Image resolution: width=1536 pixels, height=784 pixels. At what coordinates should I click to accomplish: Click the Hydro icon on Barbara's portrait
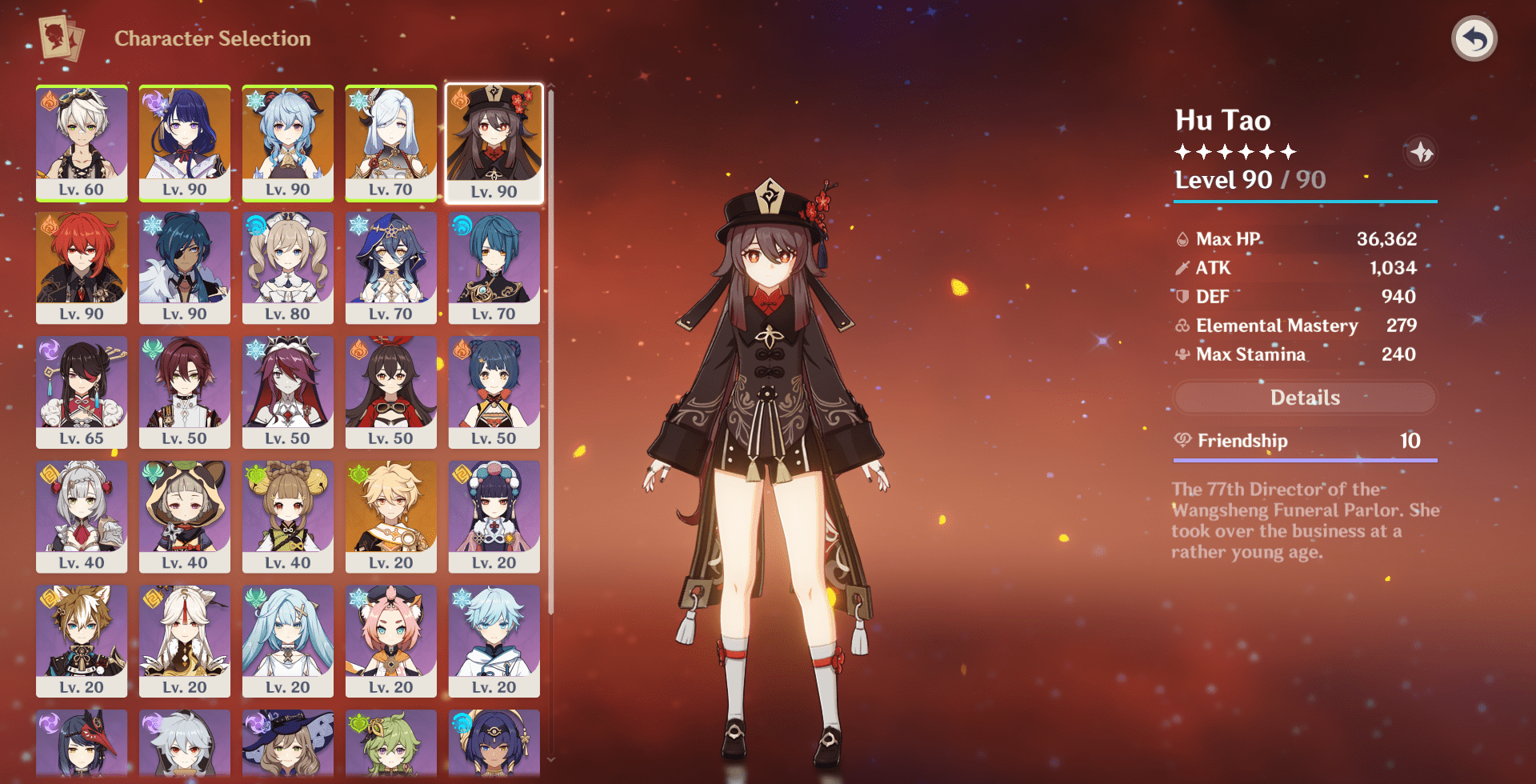[254, 226]
